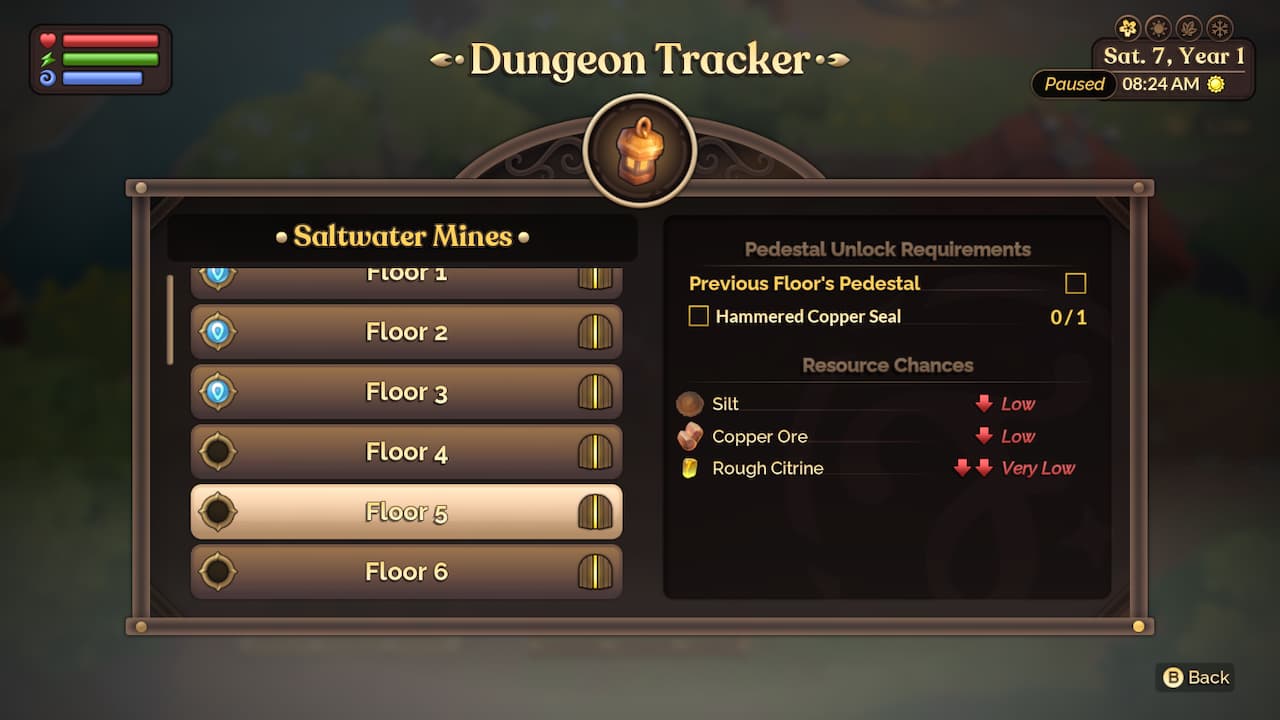
Task: Open Floor 6 from the list
Action: [405, 571]
